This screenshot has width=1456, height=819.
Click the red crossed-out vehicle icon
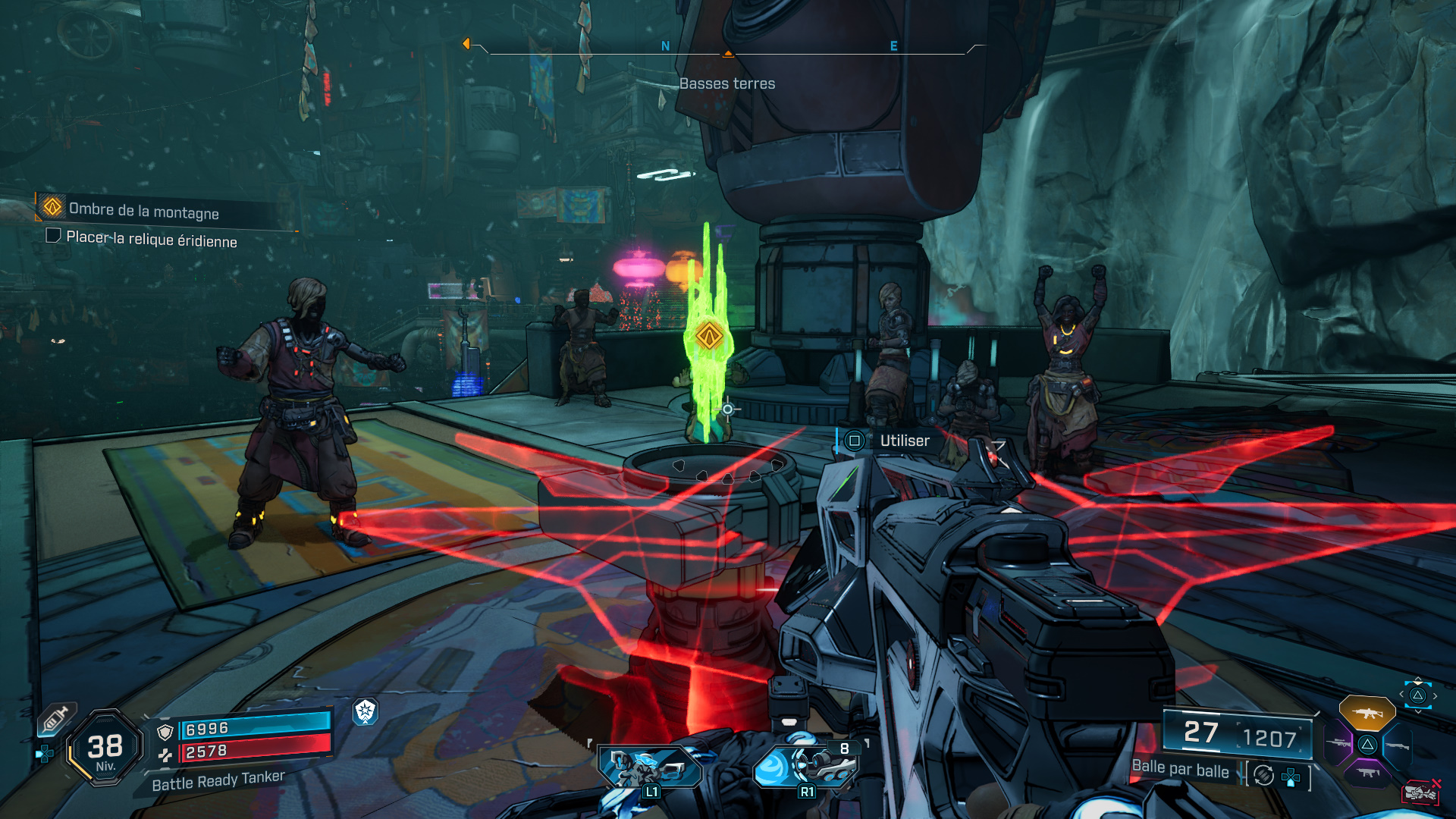(x=1421, y=792)
